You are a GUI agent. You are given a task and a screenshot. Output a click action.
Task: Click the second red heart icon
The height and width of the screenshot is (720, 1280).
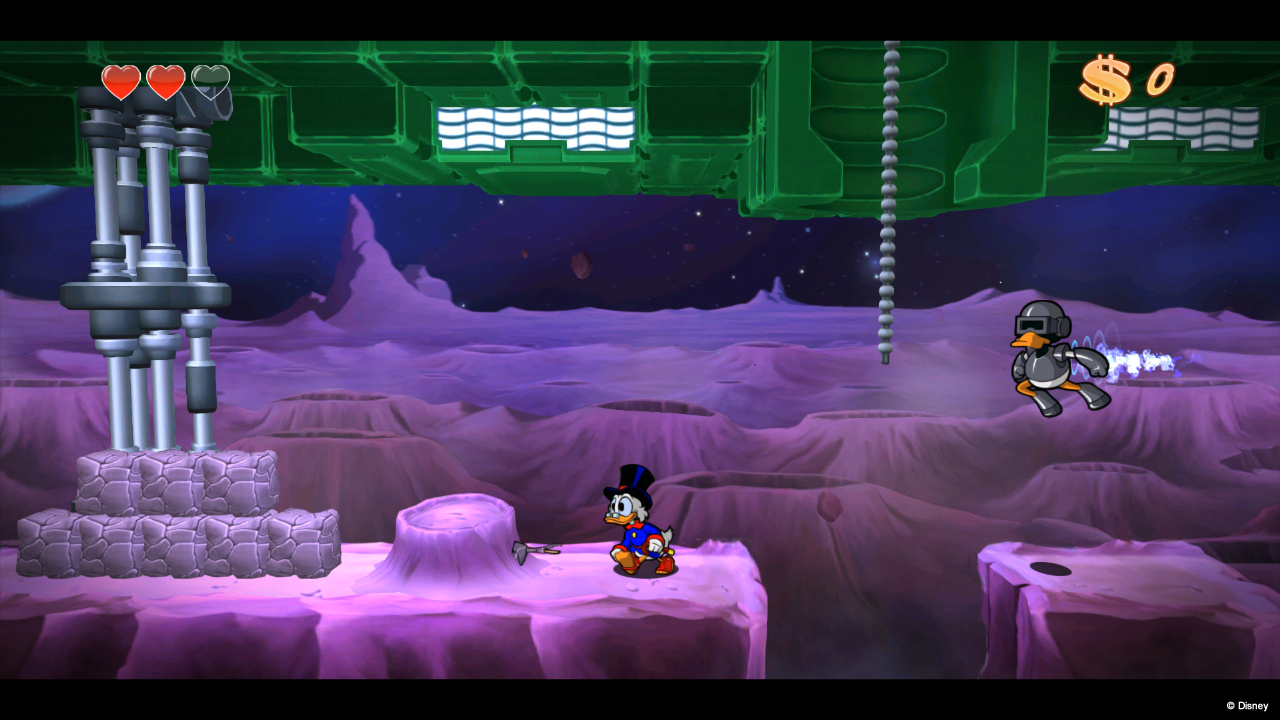click(165, 82)
